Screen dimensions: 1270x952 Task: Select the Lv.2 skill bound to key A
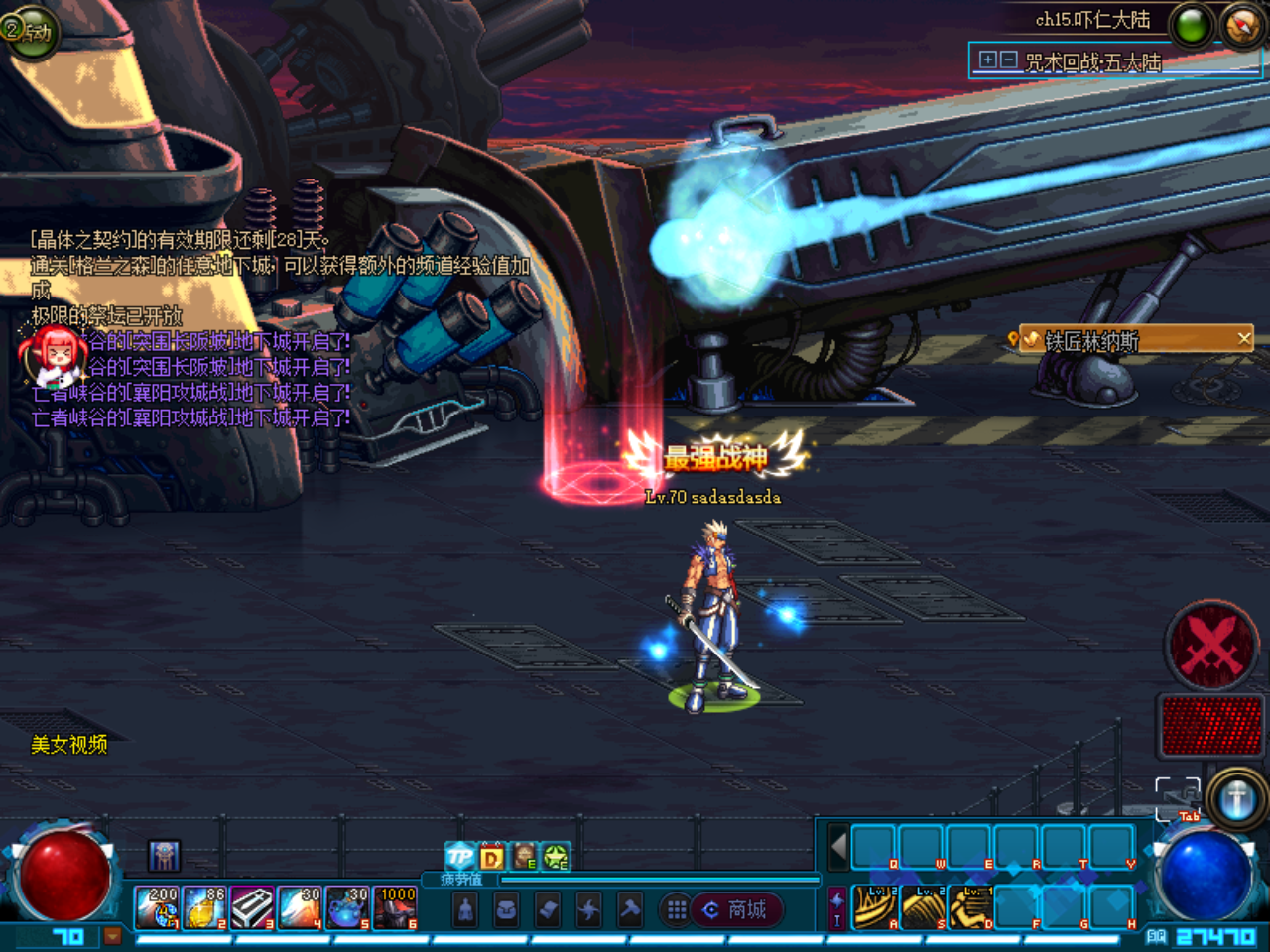875,905
